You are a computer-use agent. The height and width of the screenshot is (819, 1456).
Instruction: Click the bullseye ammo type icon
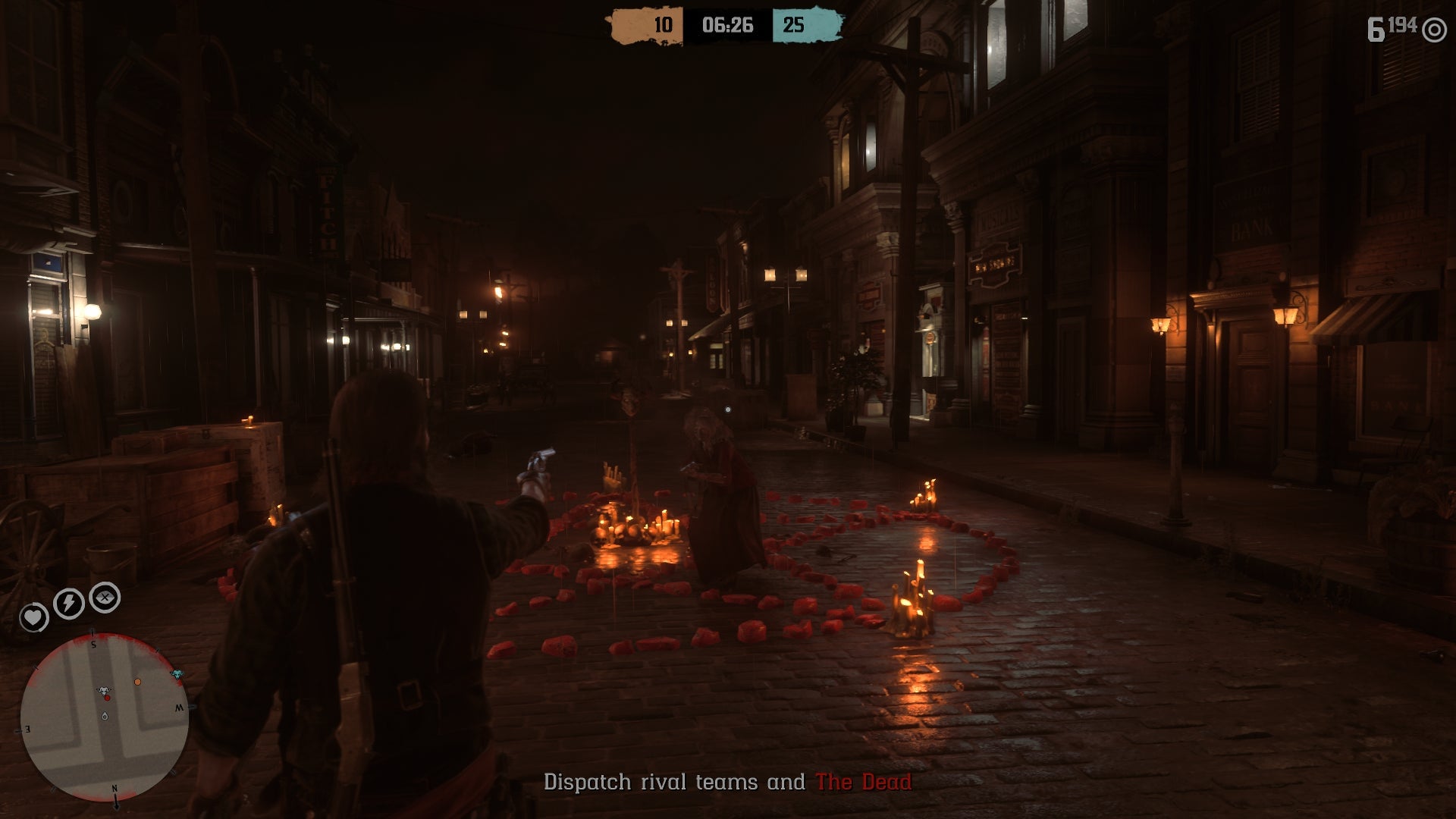pos(1433,29)
